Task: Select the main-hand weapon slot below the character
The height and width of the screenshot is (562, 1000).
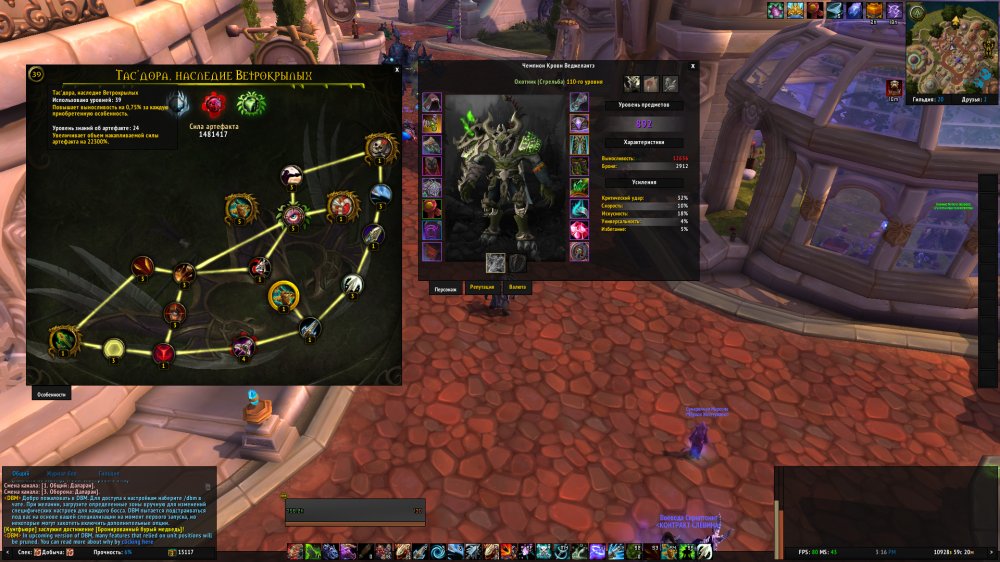Action: 495,262
